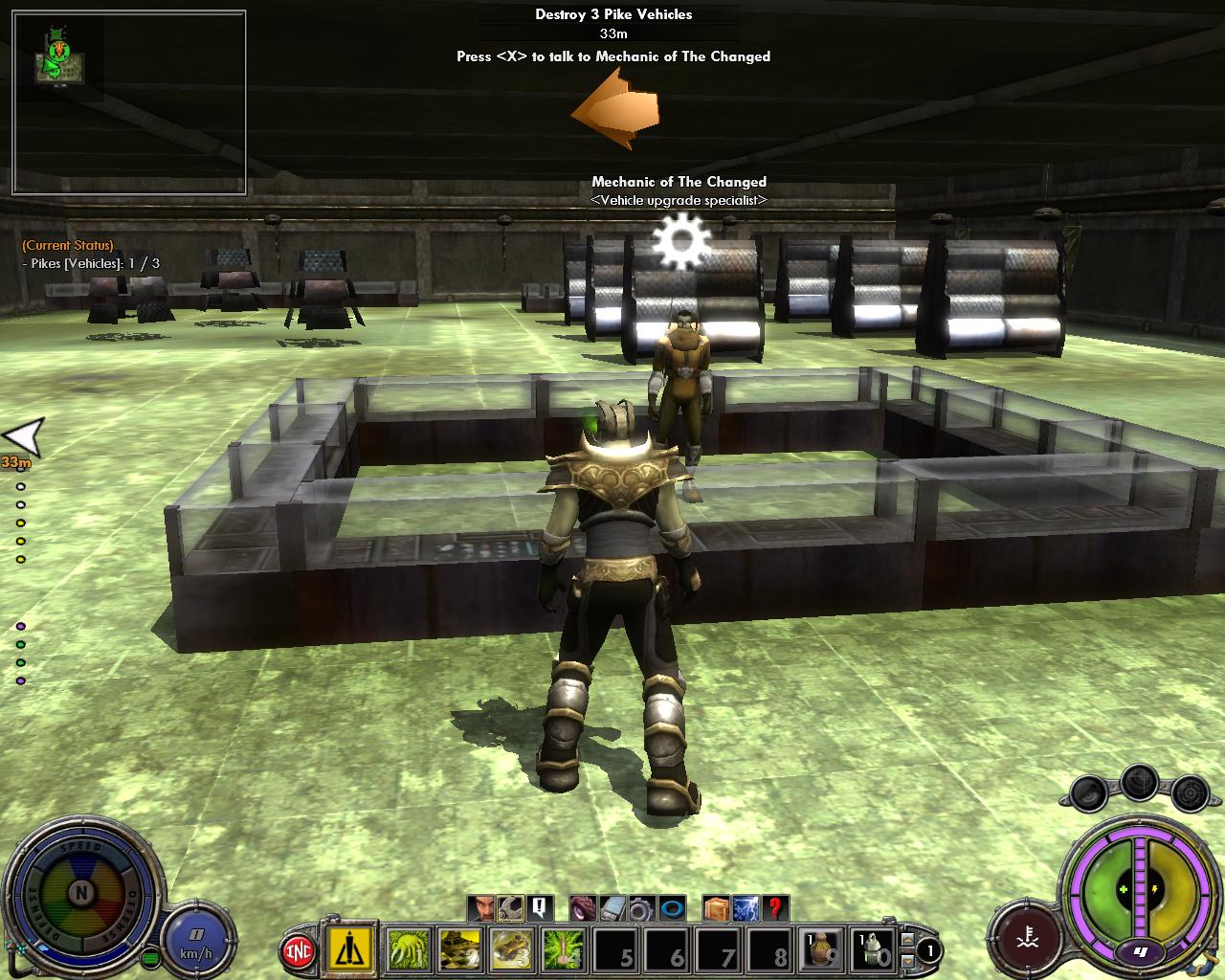Viewport: 1225px width, 980px height.
Task: Use the canister item in slot 0
Action: [872, 949]
